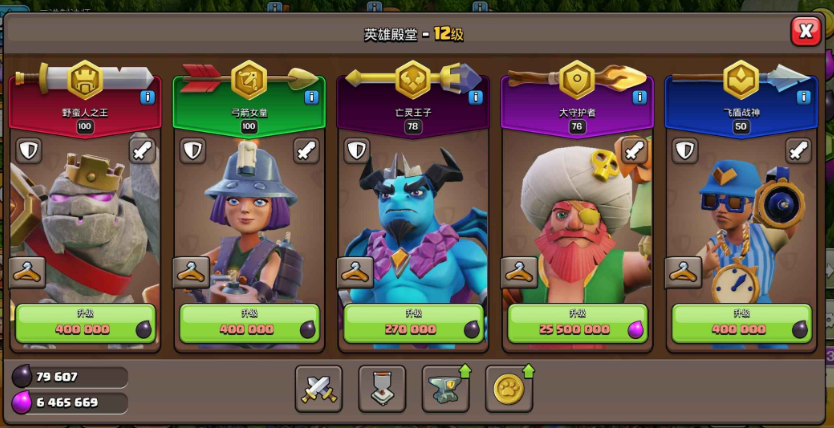This screenshot has width=834, height=428.
Task: Change Archer Queen skin via hanger
Action: [191, 271]
